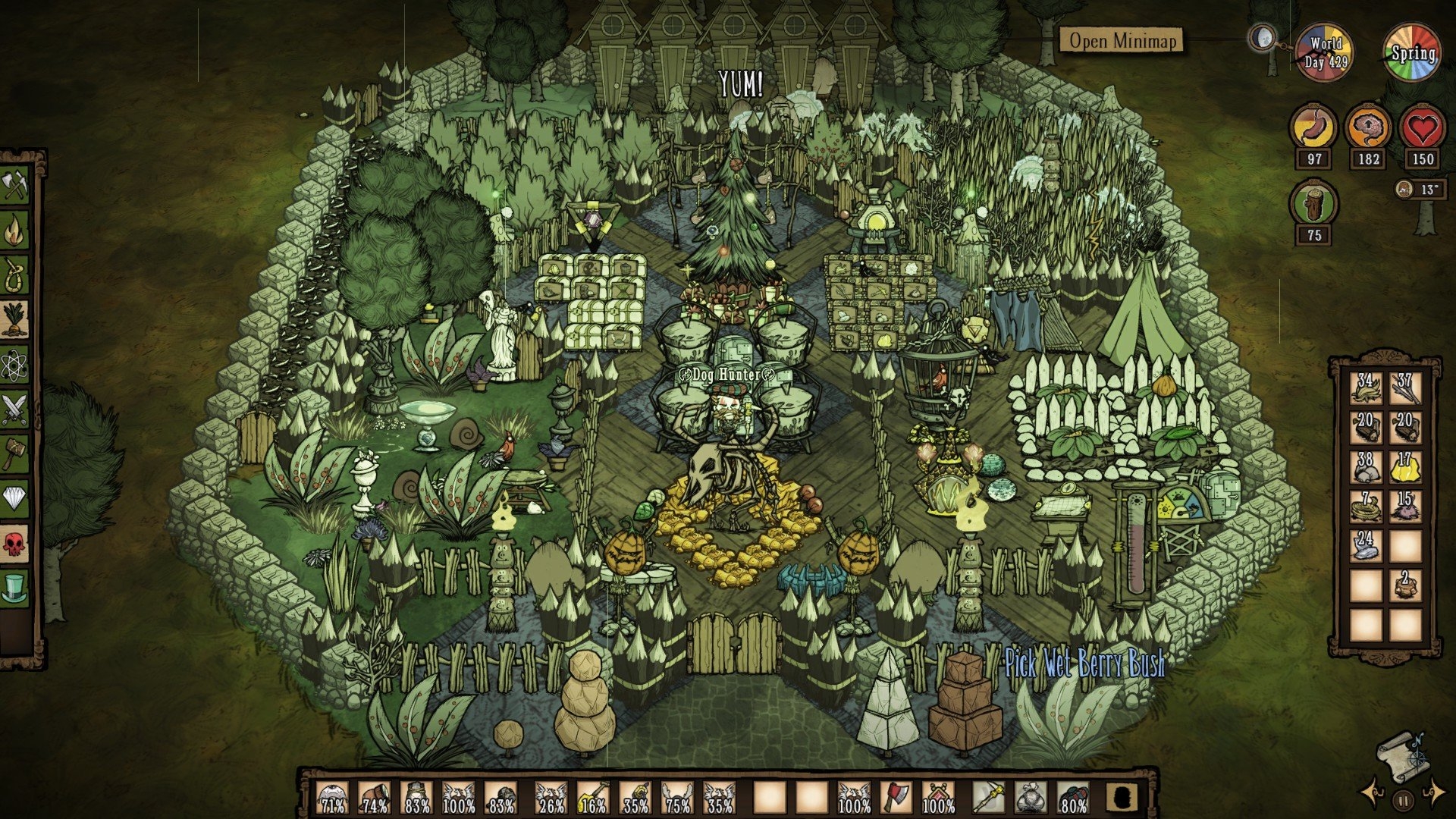1456x819 pixels.
Task: Open the diamond Refine crafting tab
Action: 15,498
